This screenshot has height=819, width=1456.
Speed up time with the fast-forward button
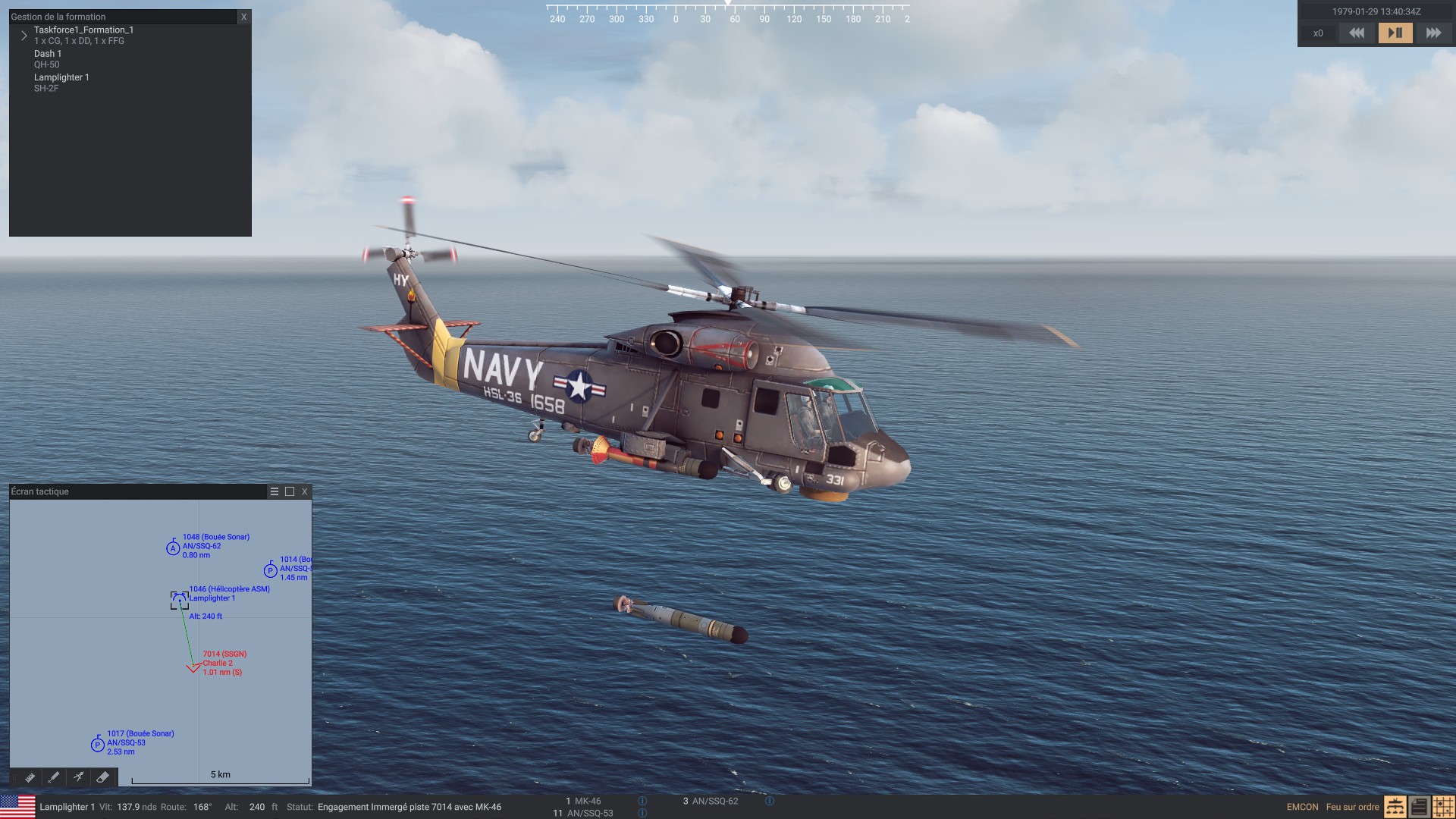(x=1432, y=33)
